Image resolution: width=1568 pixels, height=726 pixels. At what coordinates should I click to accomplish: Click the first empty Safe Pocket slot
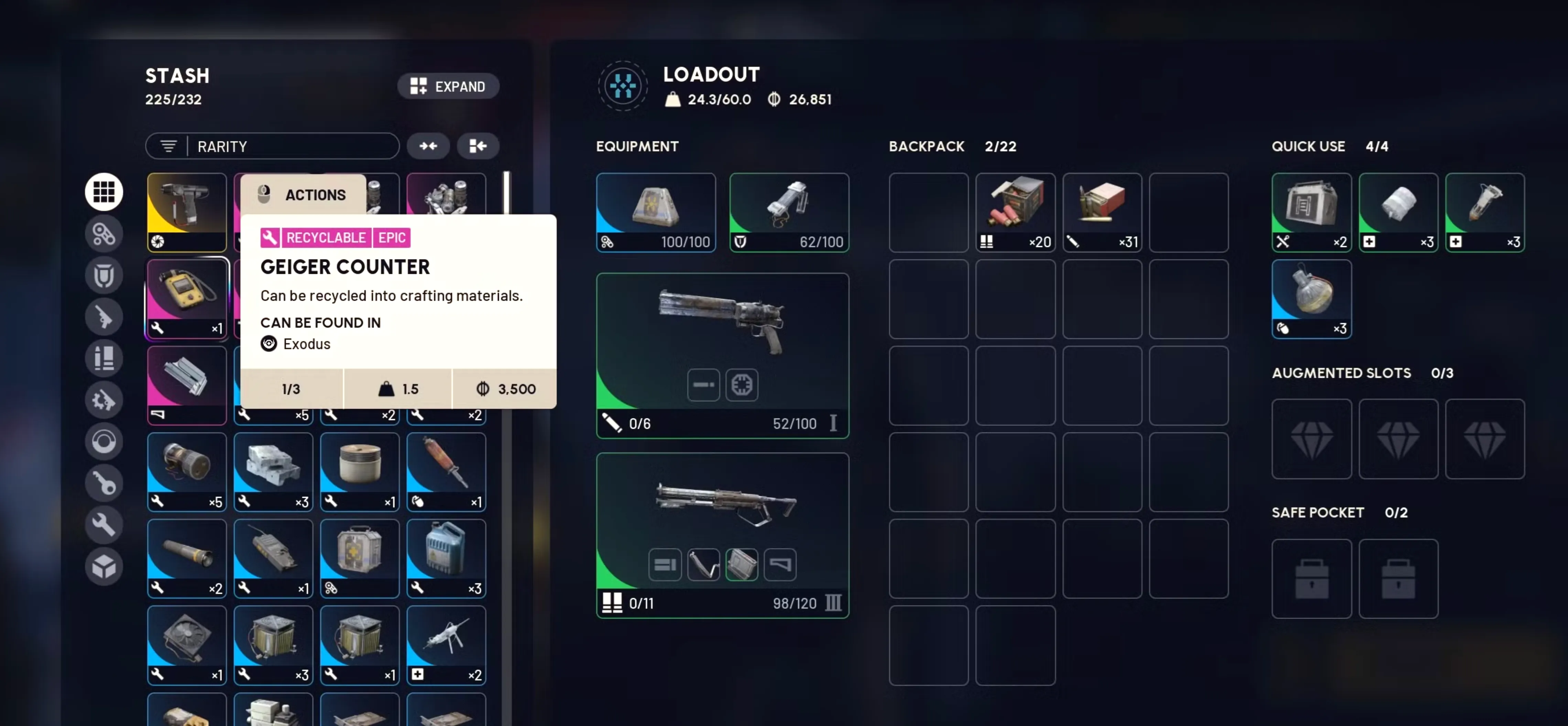(1311, 578)
